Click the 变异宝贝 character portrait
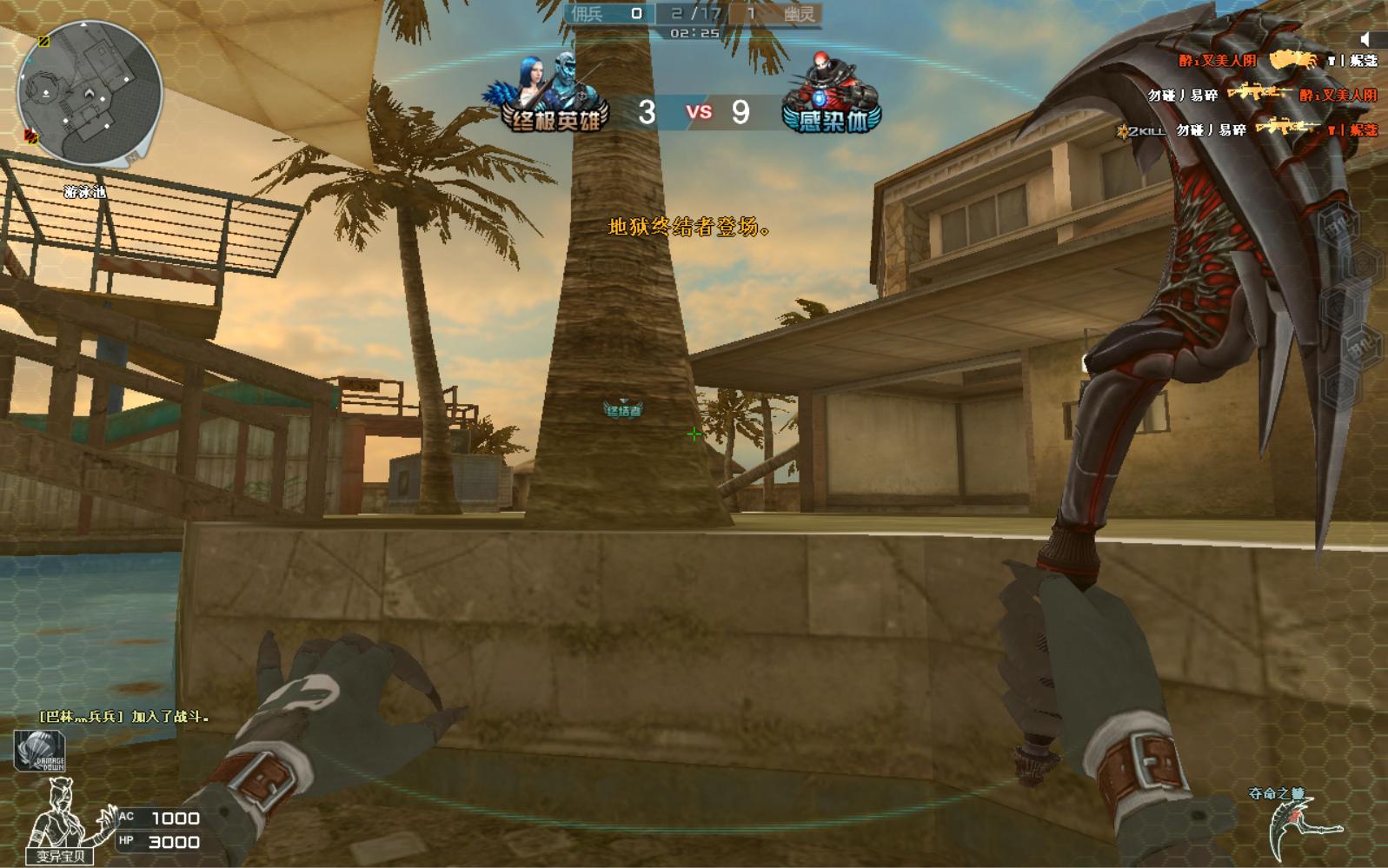The width and height of the screenshot is (1388, 868). (63, 819)
